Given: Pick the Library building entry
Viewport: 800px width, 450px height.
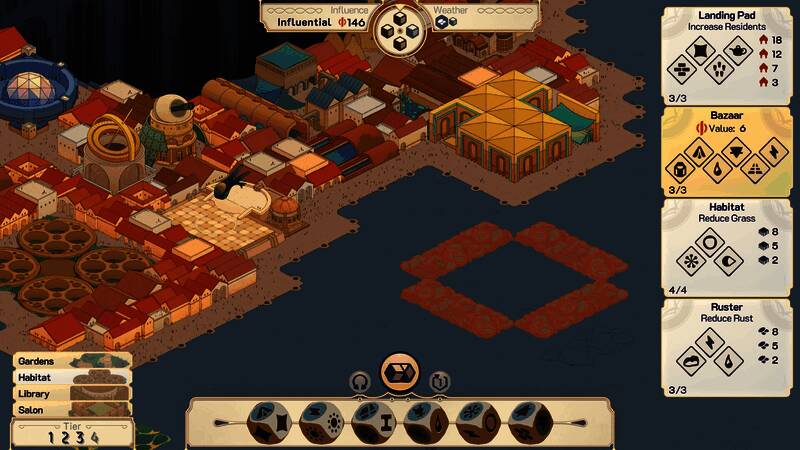Looking at the screenshot, I should (x=70, y=394).
